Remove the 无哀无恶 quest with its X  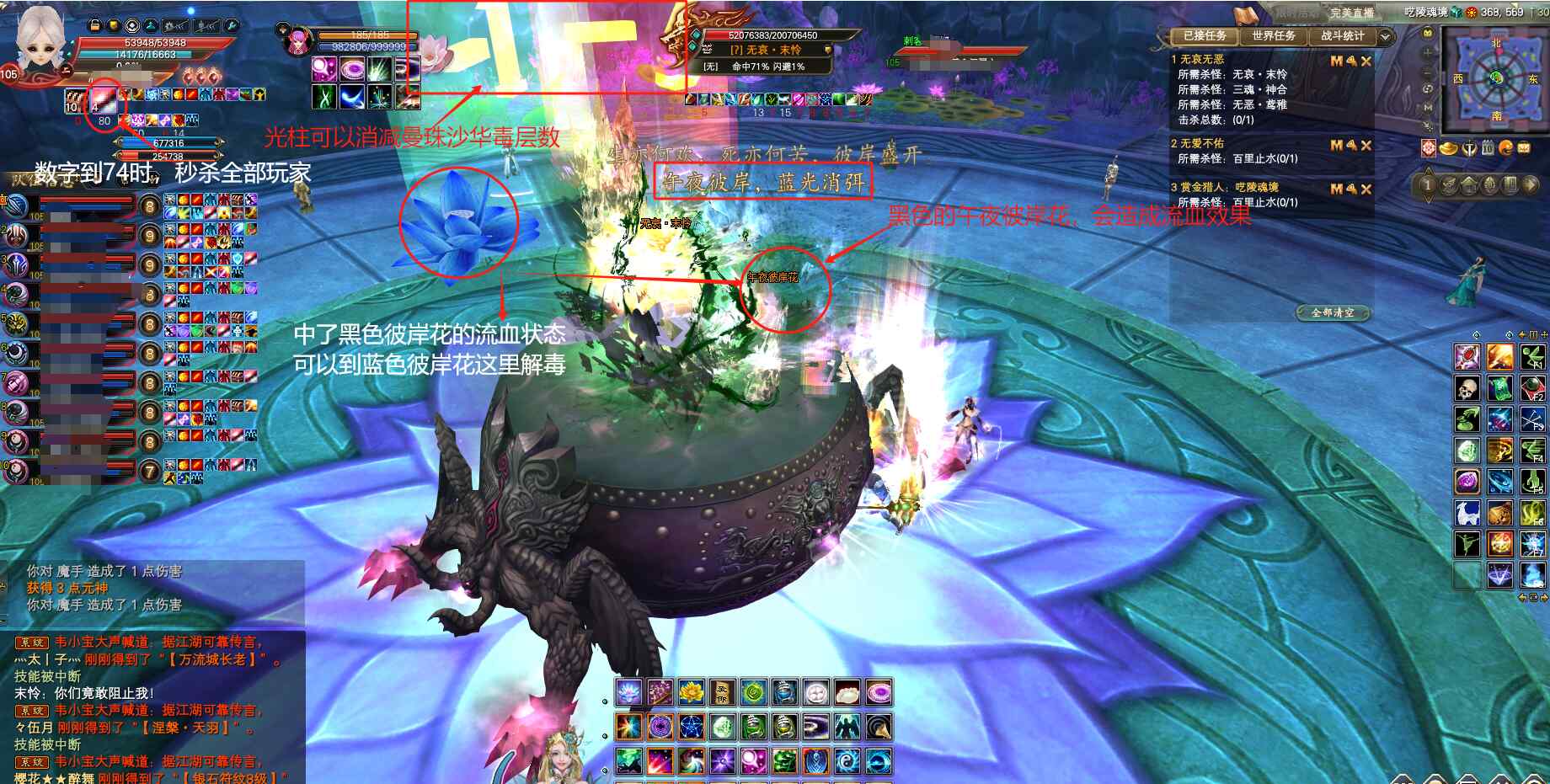coord(1366,61)
